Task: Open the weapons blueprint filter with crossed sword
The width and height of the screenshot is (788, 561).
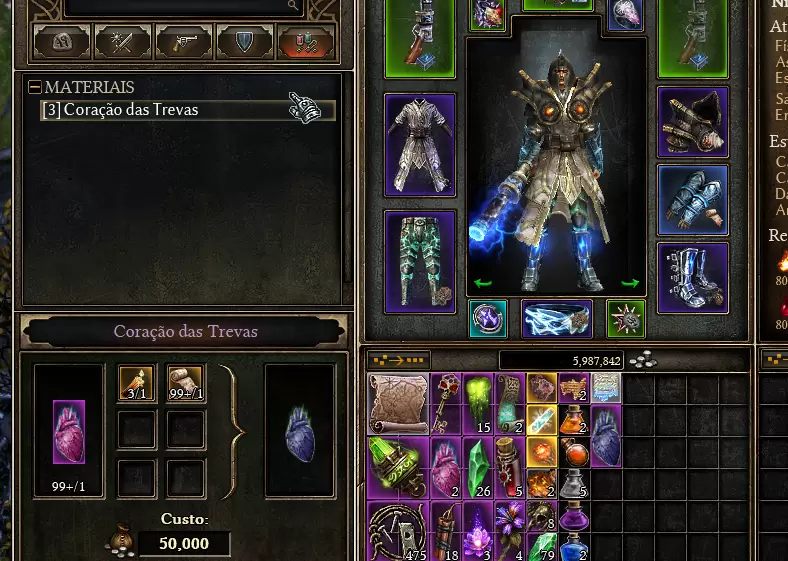Action: coord(122,42)
